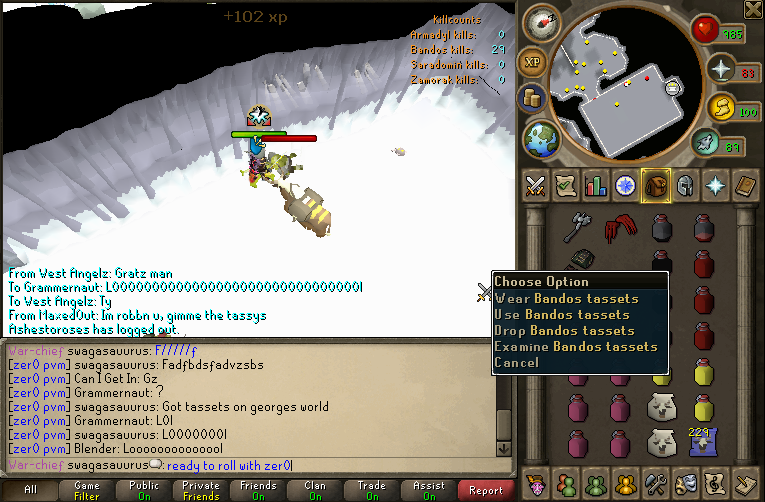Switch to the prayer star tab

pos(716,185)
